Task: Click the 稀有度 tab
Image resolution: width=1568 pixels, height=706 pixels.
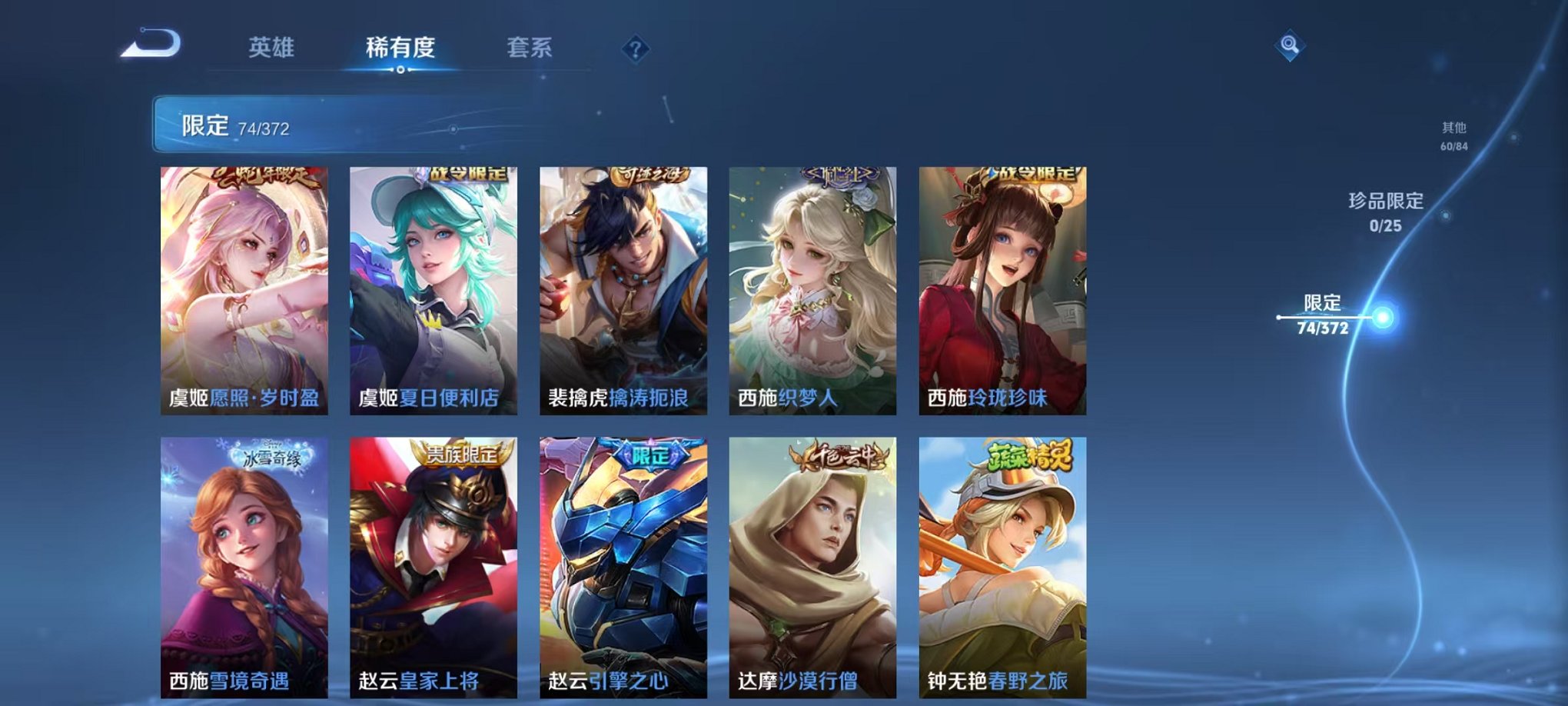Action: tap(400, 46)
